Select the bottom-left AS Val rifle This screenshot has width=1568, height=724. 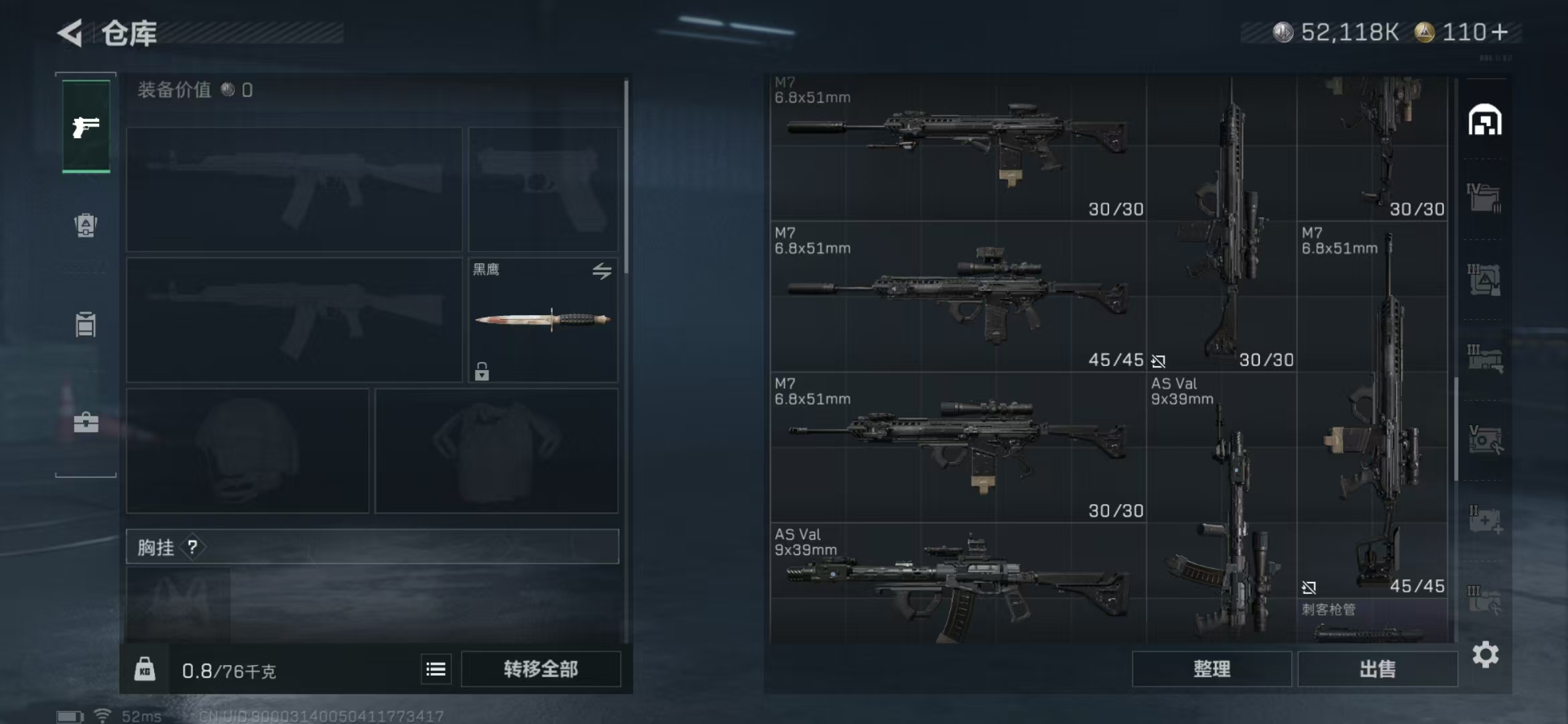point(957,583)
